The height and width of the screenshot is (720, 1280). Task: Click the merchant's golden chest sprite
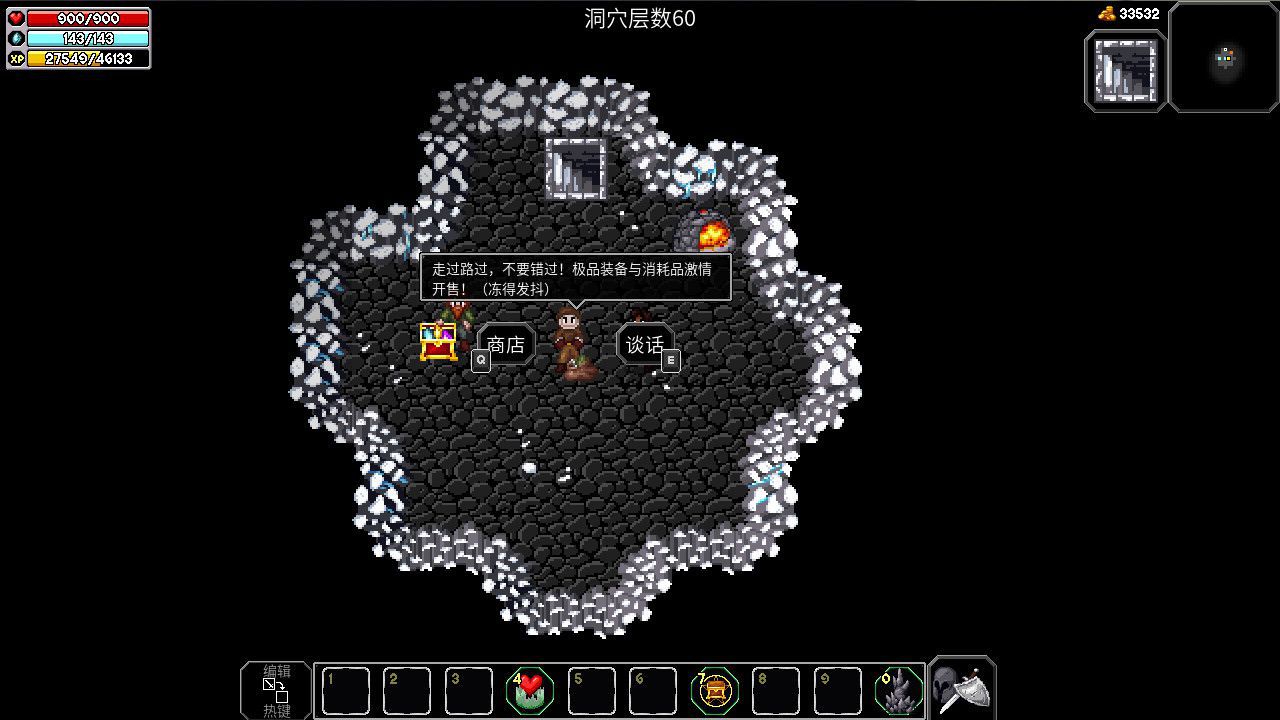point(440,342)
